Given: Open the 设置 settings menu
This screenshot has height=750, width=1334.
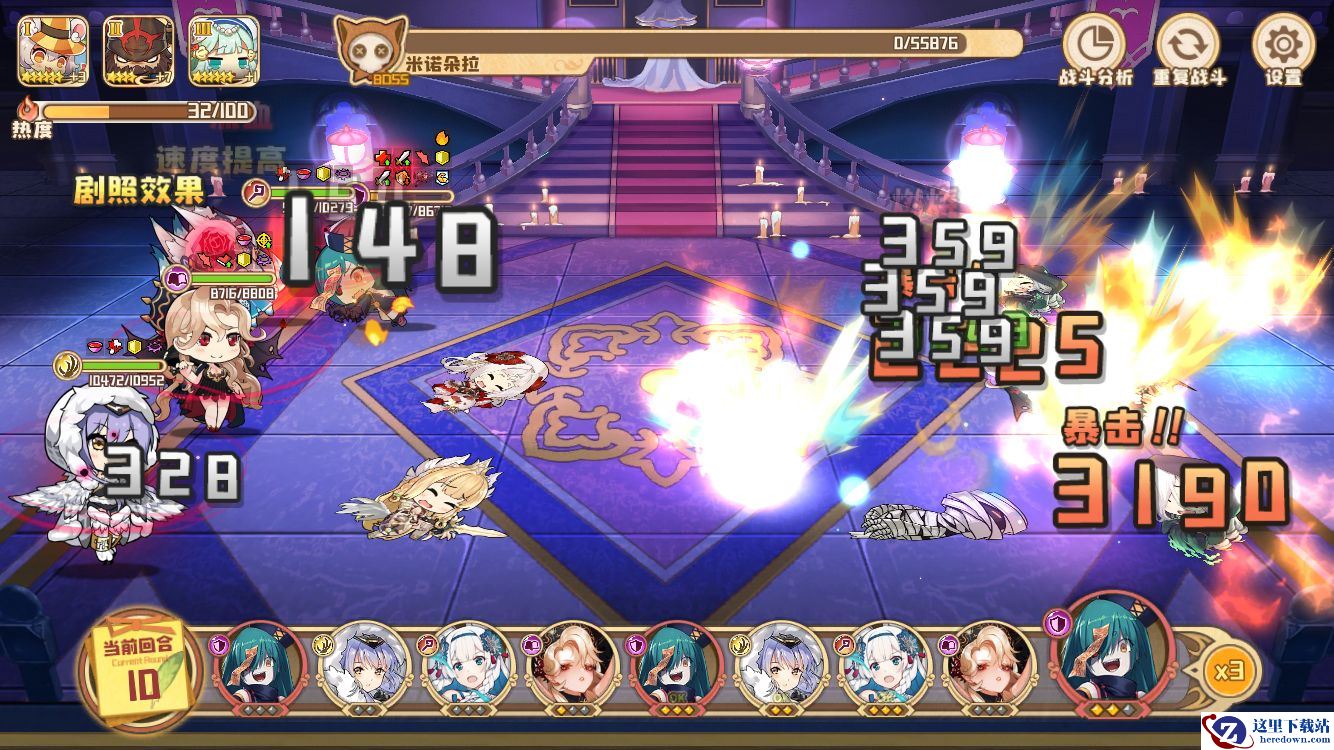Looking at the screenshot, I should [x=1283, y=45].
